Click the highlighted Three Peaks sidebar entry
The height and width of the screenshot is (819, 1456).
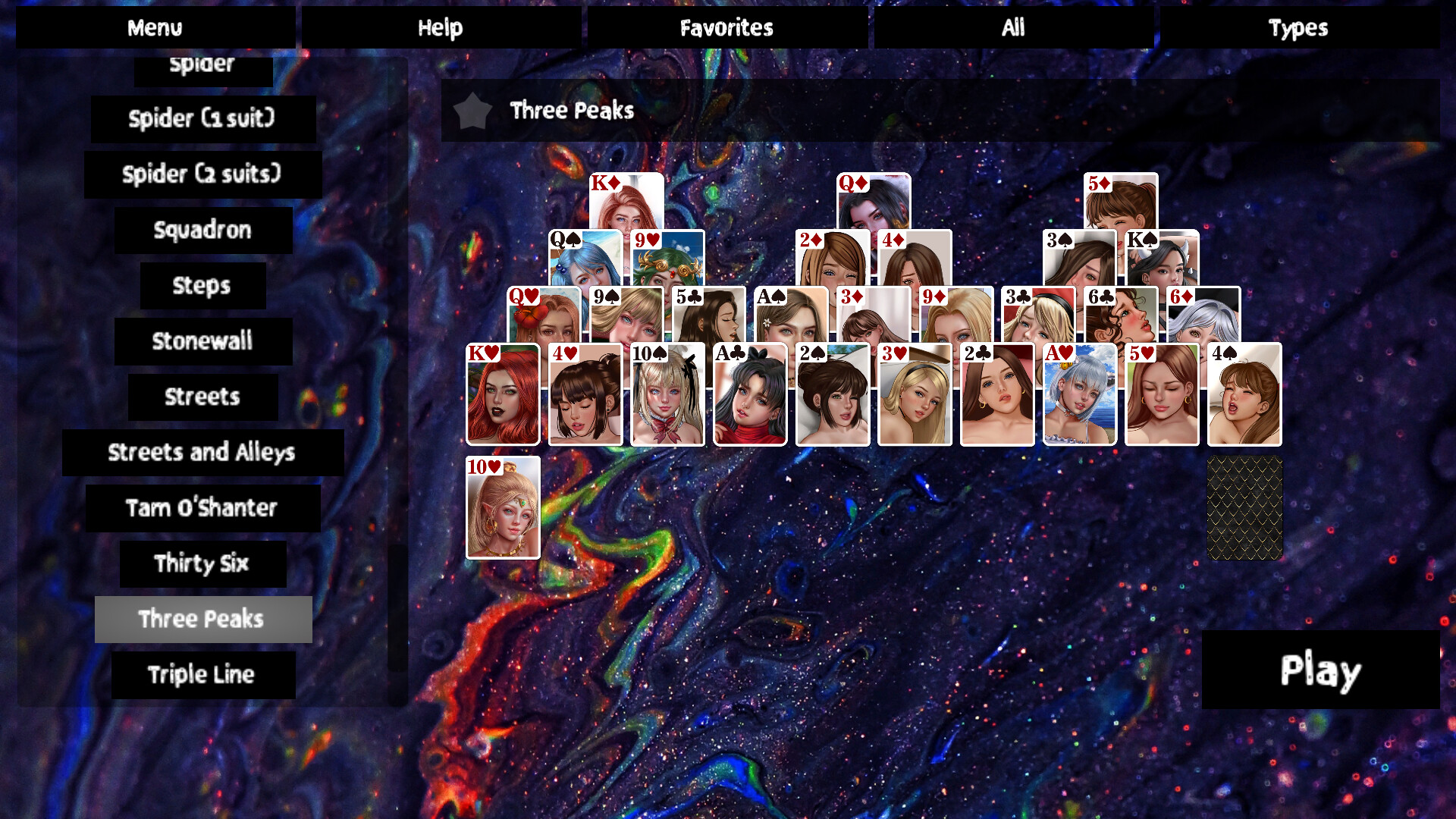click(x=202, y=620)
